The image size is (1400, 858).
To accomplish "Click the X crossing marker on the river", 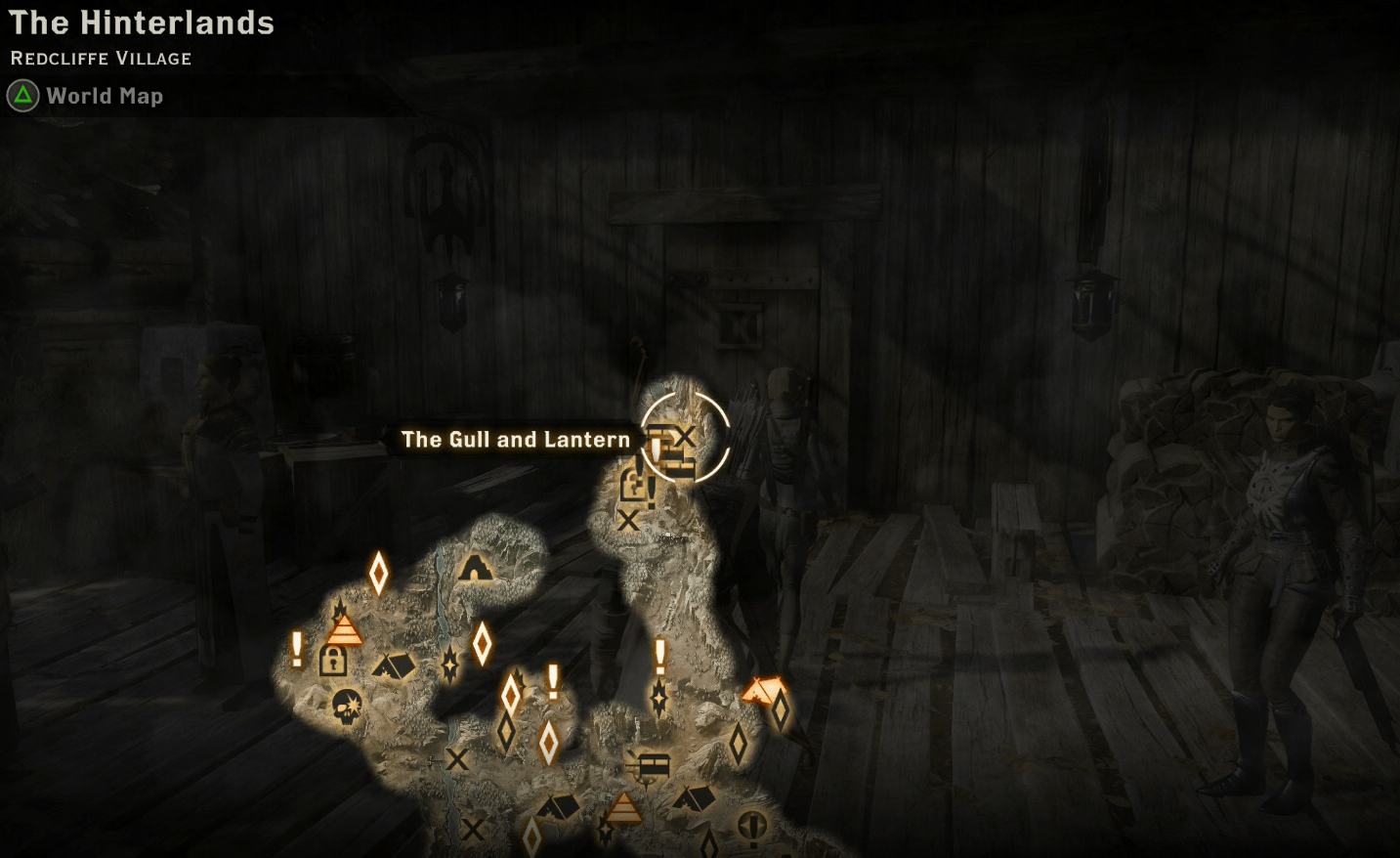I will (456, 760).
